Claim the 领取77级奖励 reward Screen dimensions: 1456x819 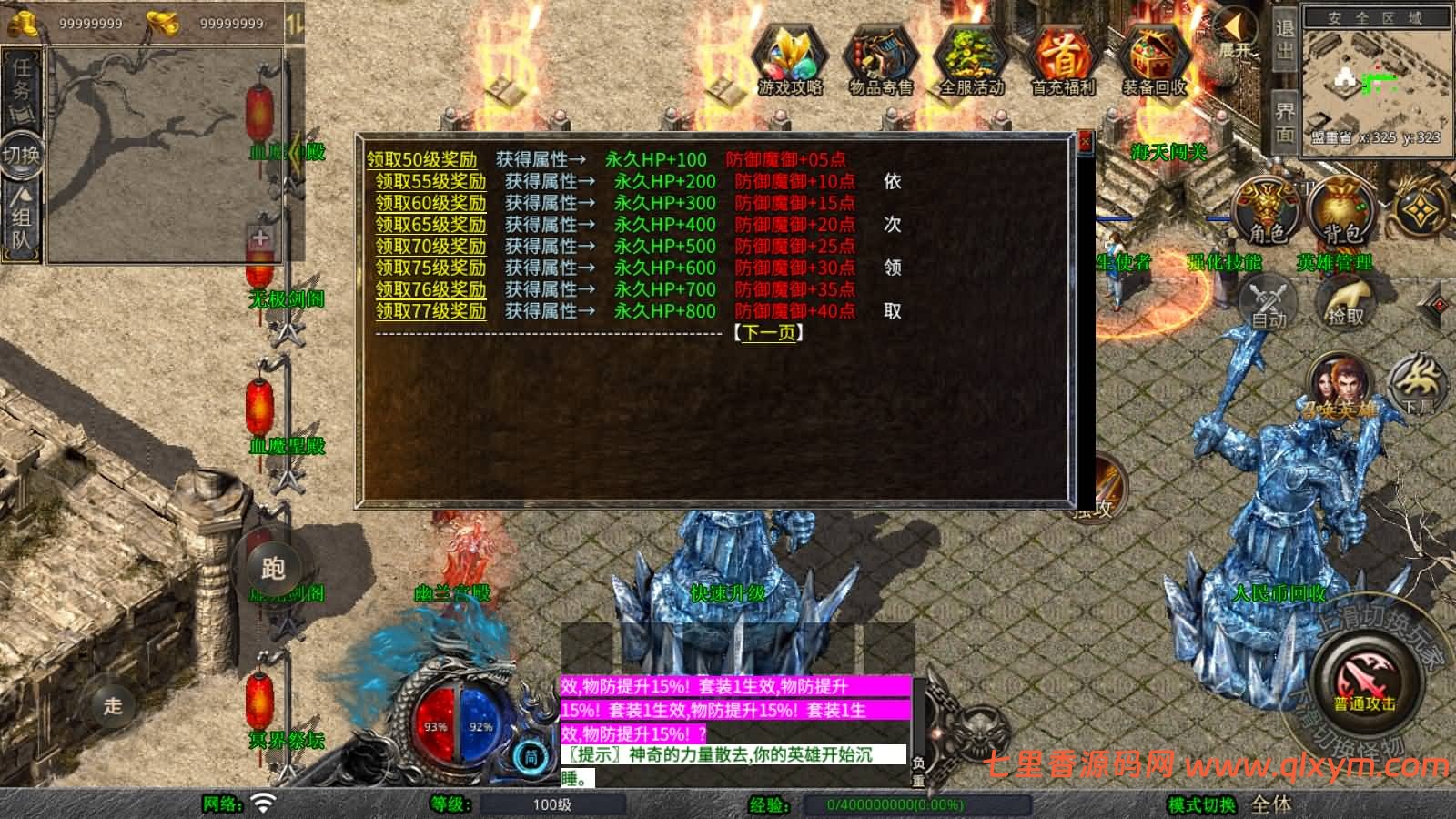pos(430,311)
